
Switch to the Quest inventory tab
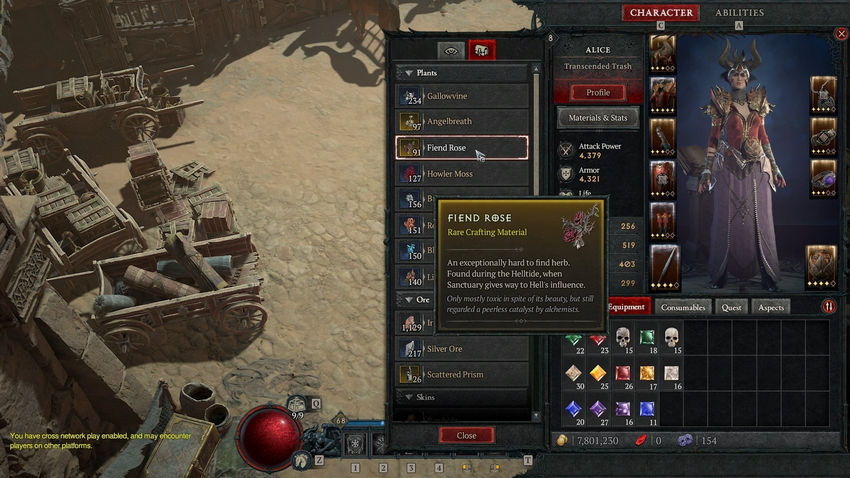[x=732, y=307]
